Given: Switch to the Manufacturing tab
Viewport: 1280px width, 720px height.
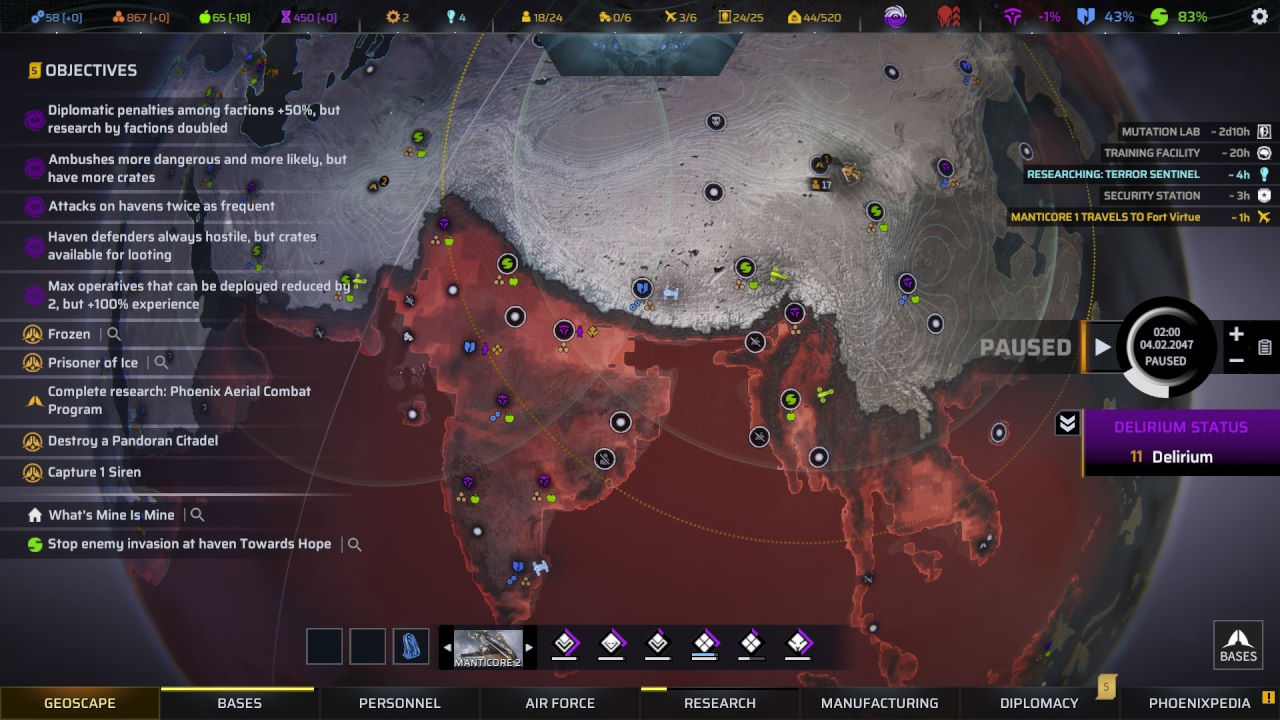Looking at the screenshot, I should coord(880,703).
